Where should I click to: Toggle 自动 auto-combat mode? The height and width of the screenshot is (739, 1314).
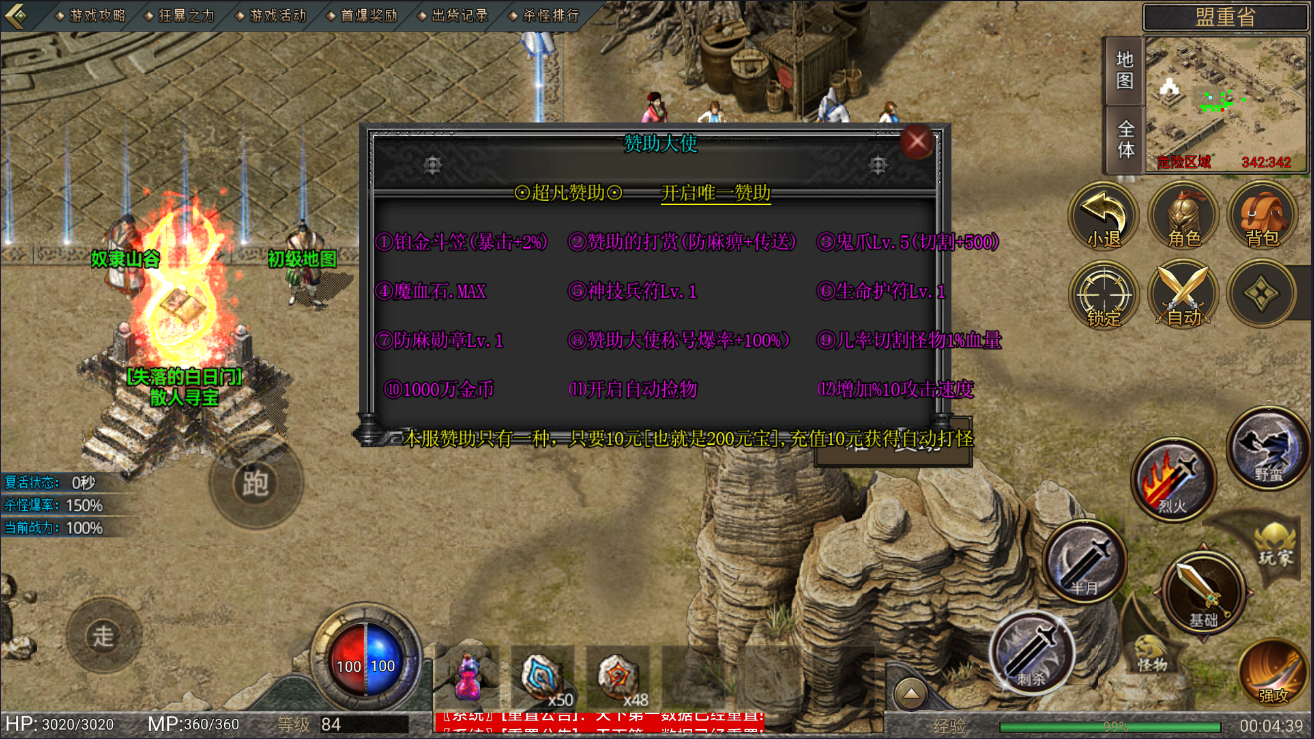pyautogui.click(x=1184, y=296)
